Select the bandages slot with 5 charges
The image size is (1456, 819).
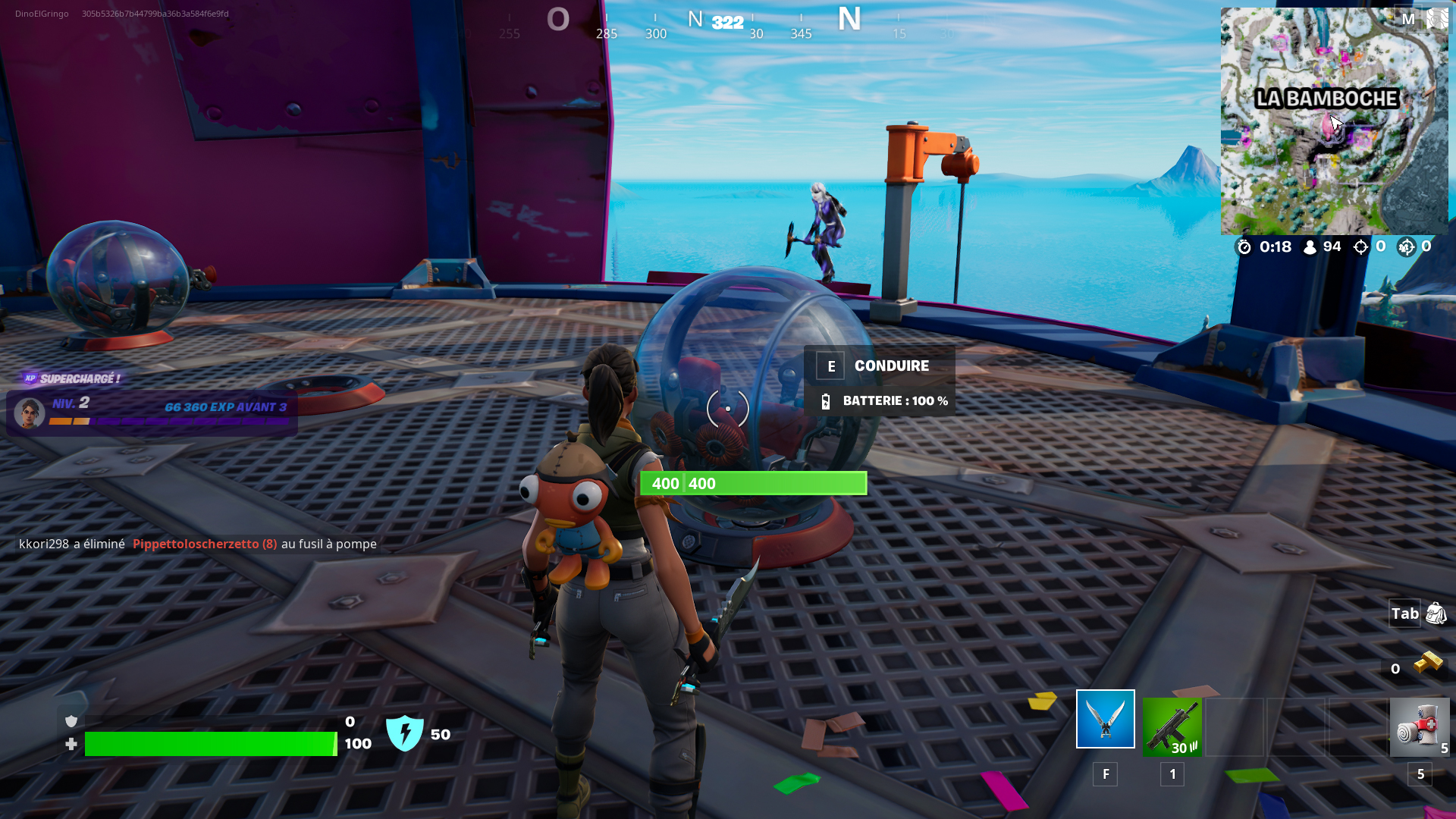coord(1422,728)
